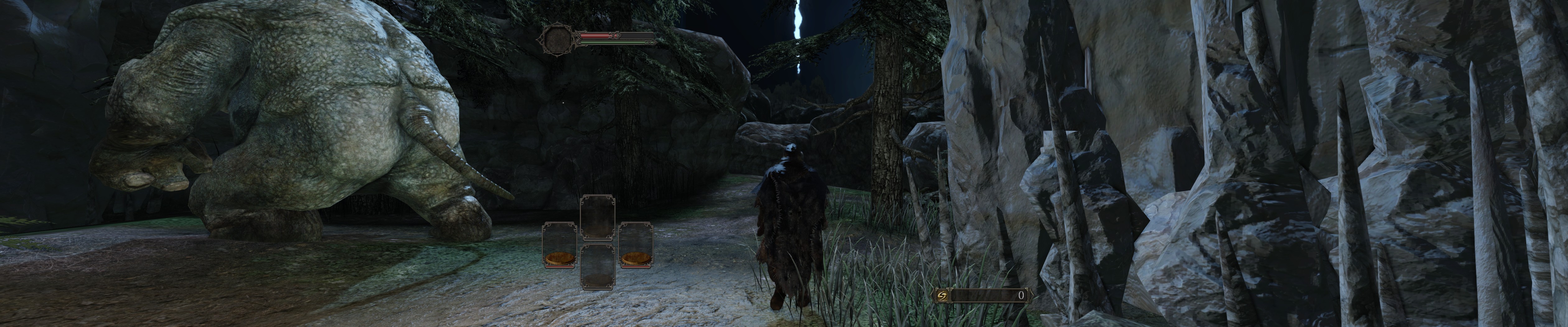This screenshot has width=1568, height=327.
Task: Click the red durability strip under the left item slot
Action: click(559, 266)
